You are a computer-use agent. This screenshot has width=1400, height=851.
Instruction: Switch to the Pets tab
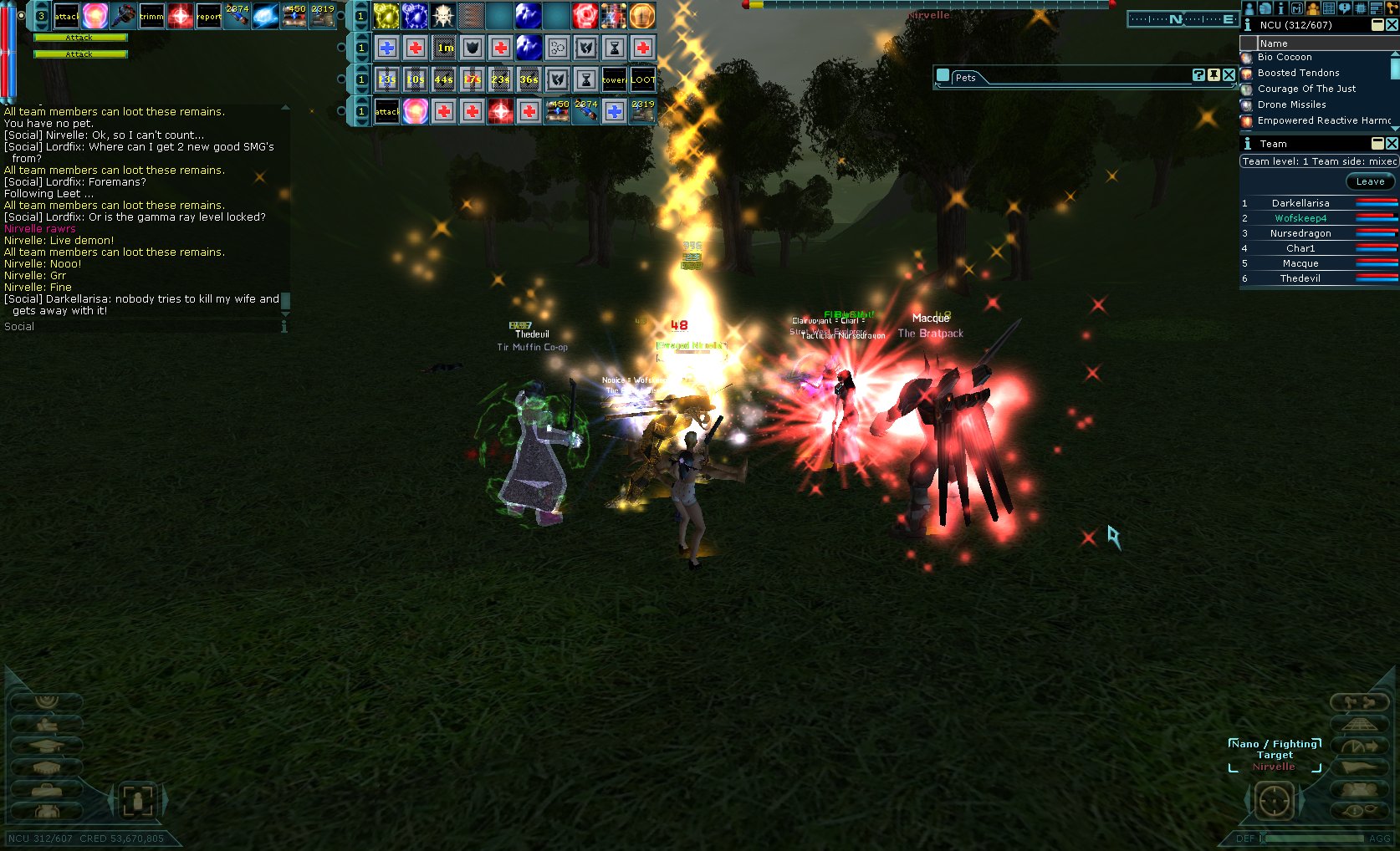[965, 78]
